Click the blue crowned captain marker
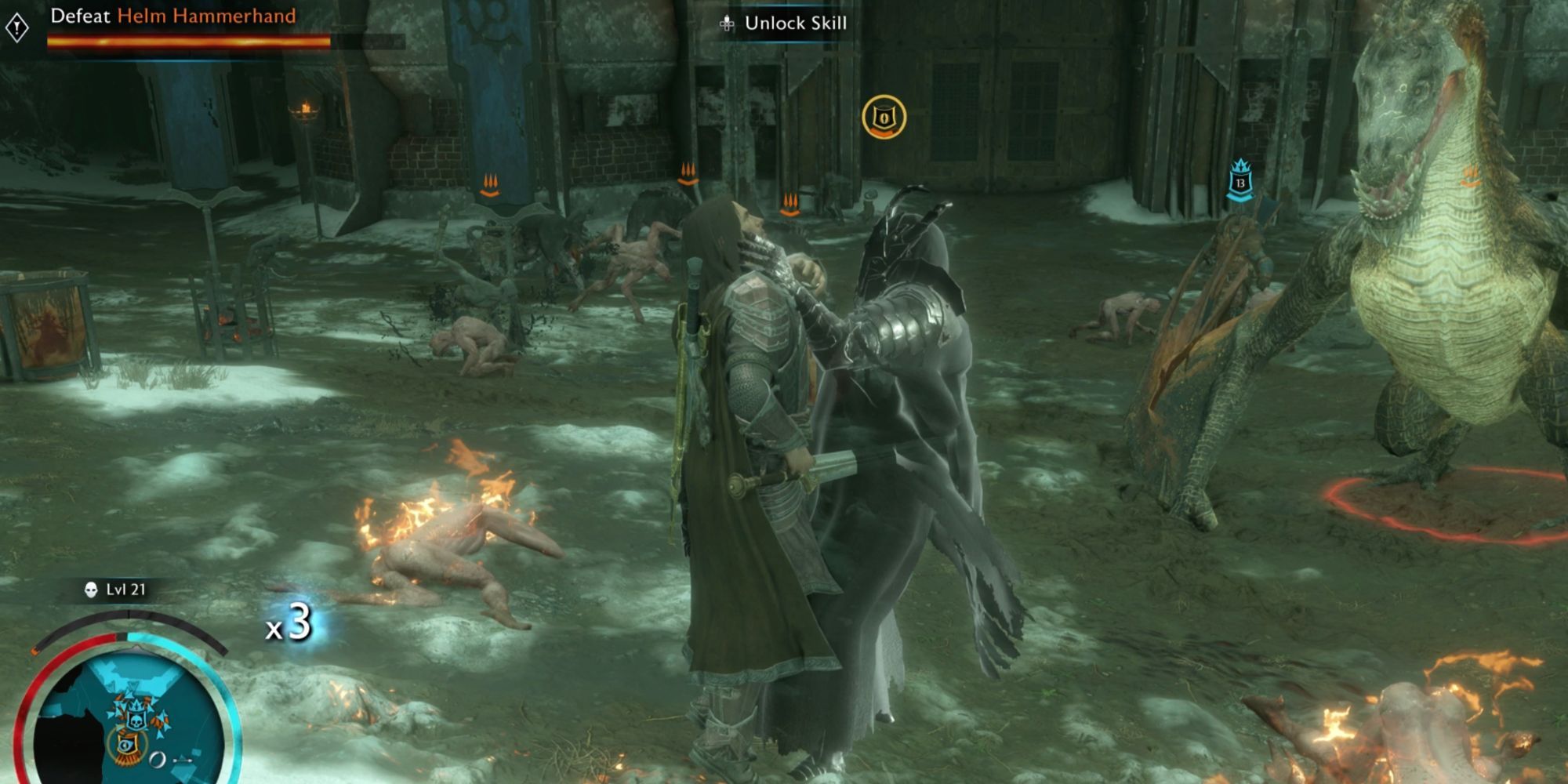Viewport: 1568px width, 784px height. pyautogui.click(x=1240, y=180)
